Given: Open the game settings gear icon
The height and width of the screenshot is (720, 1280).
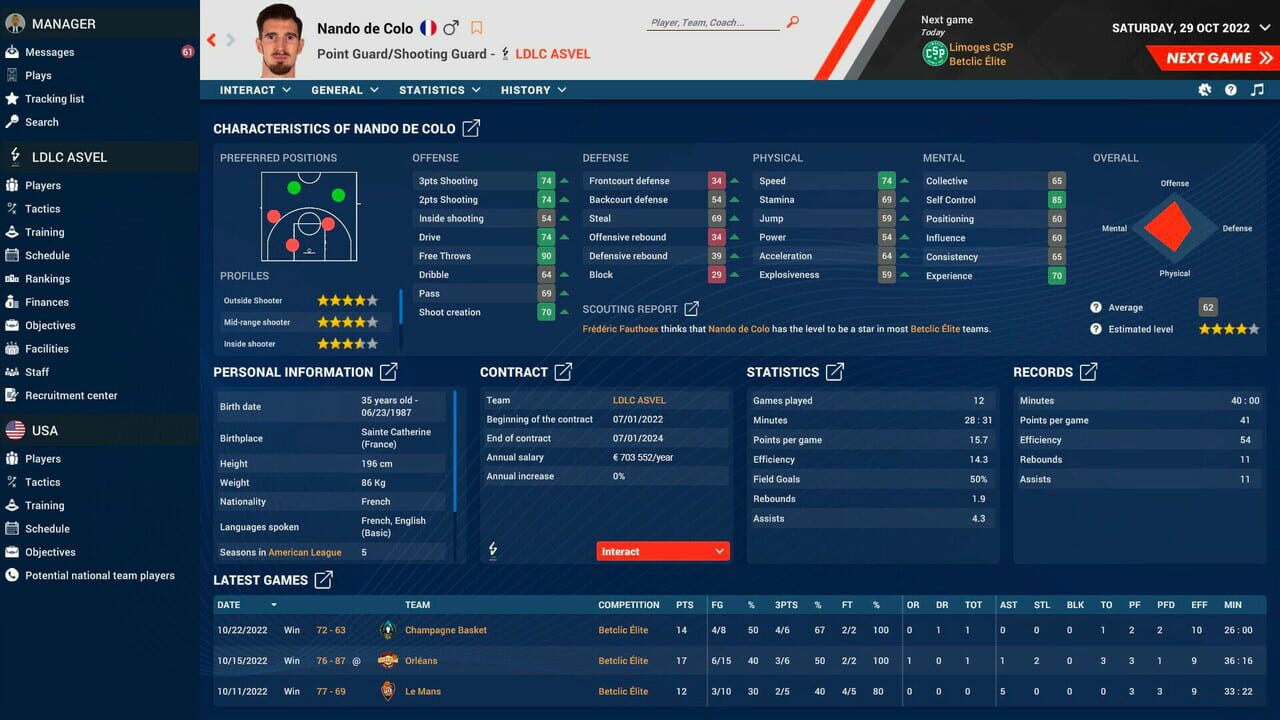Looking at the screenshot, I should click(1205, 90).
